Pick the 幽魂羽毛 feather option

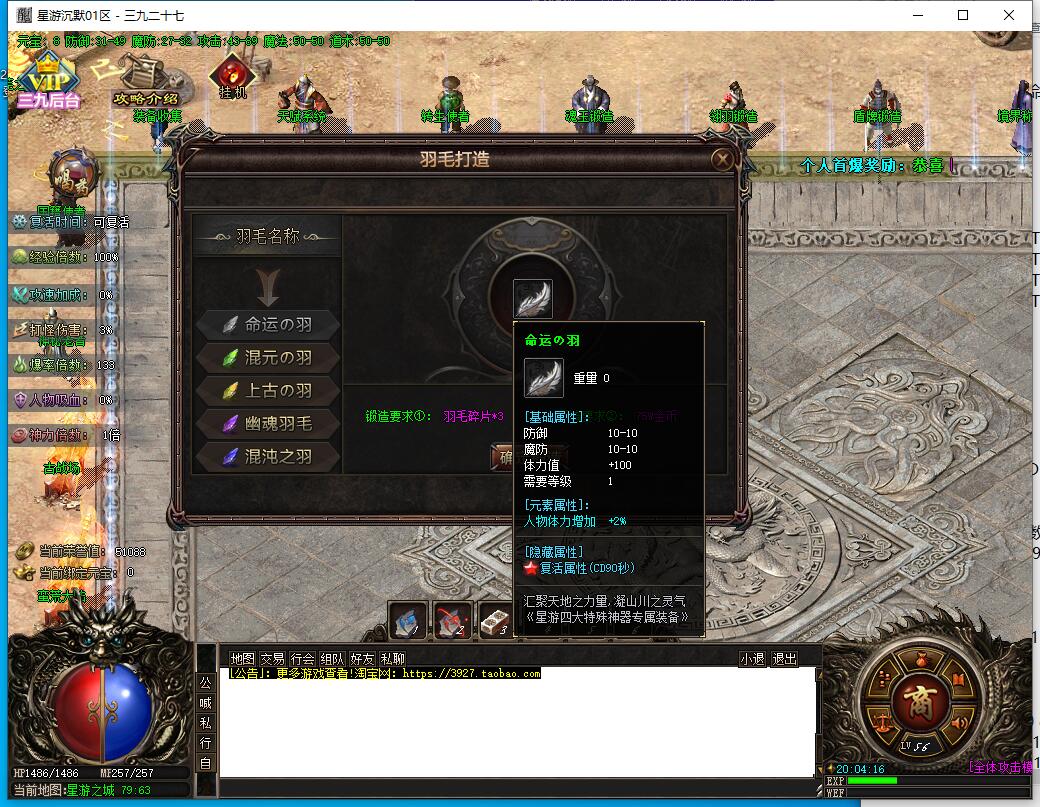click(268, 423)
